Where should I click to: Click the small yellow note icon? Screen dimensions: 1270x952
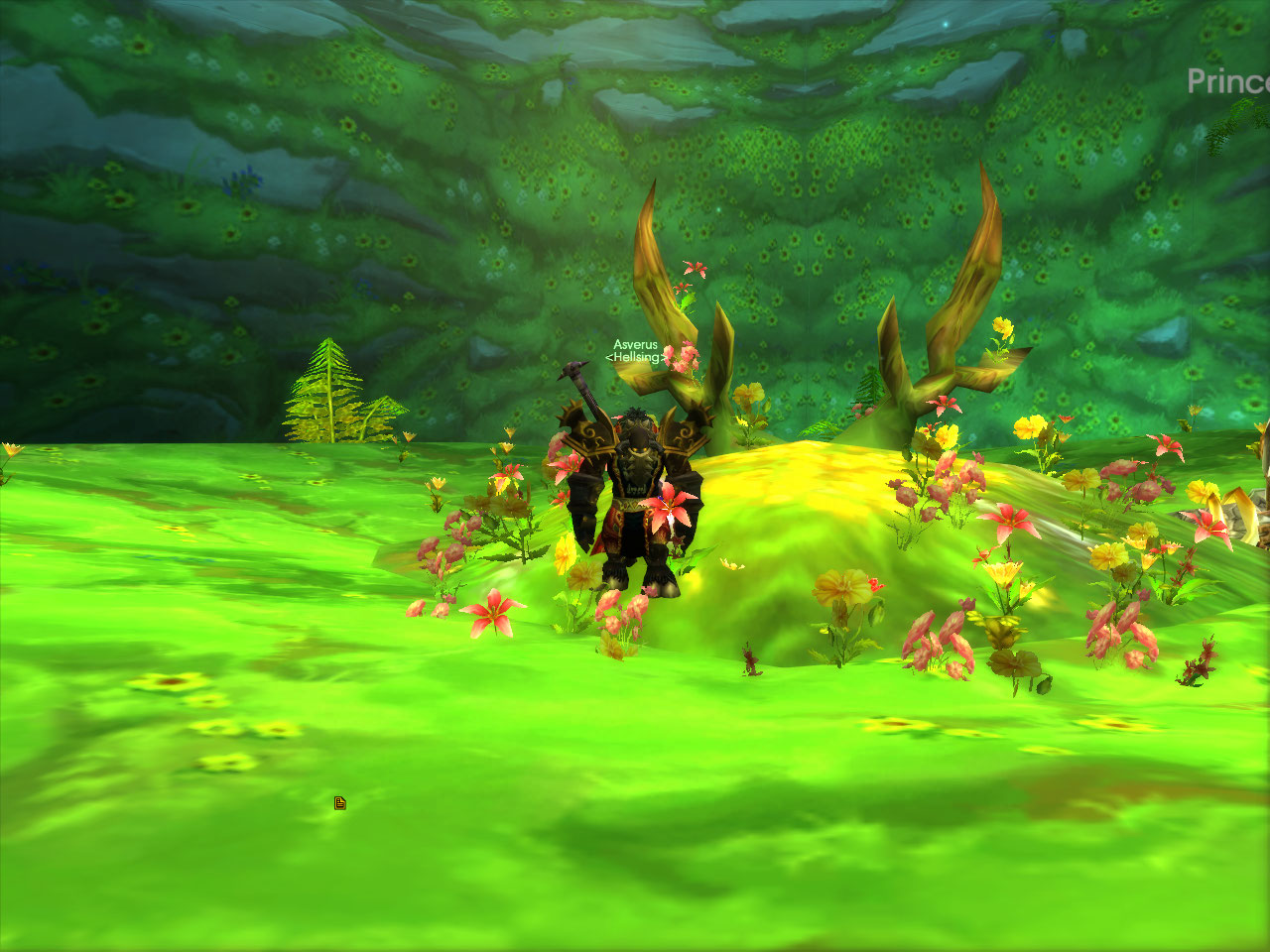coord(340,803)
